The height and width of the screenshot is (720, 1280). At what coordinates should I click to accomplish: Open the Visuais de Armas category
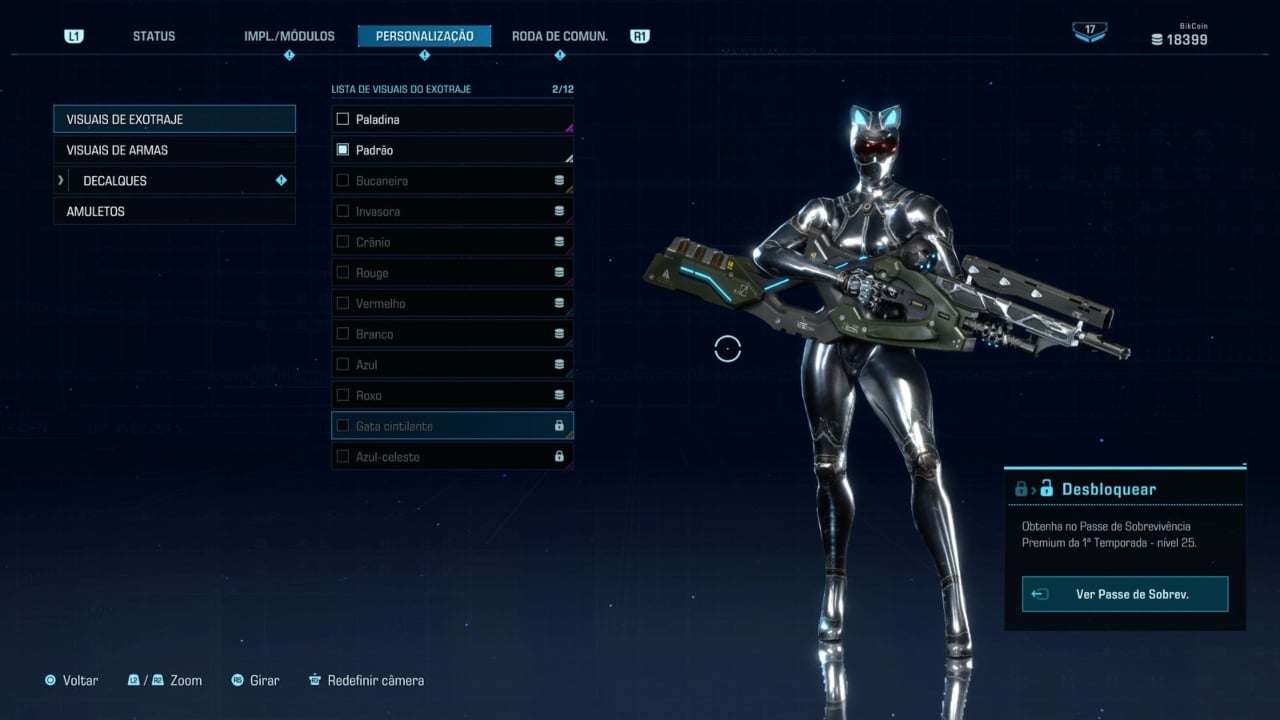click(174, 150)
